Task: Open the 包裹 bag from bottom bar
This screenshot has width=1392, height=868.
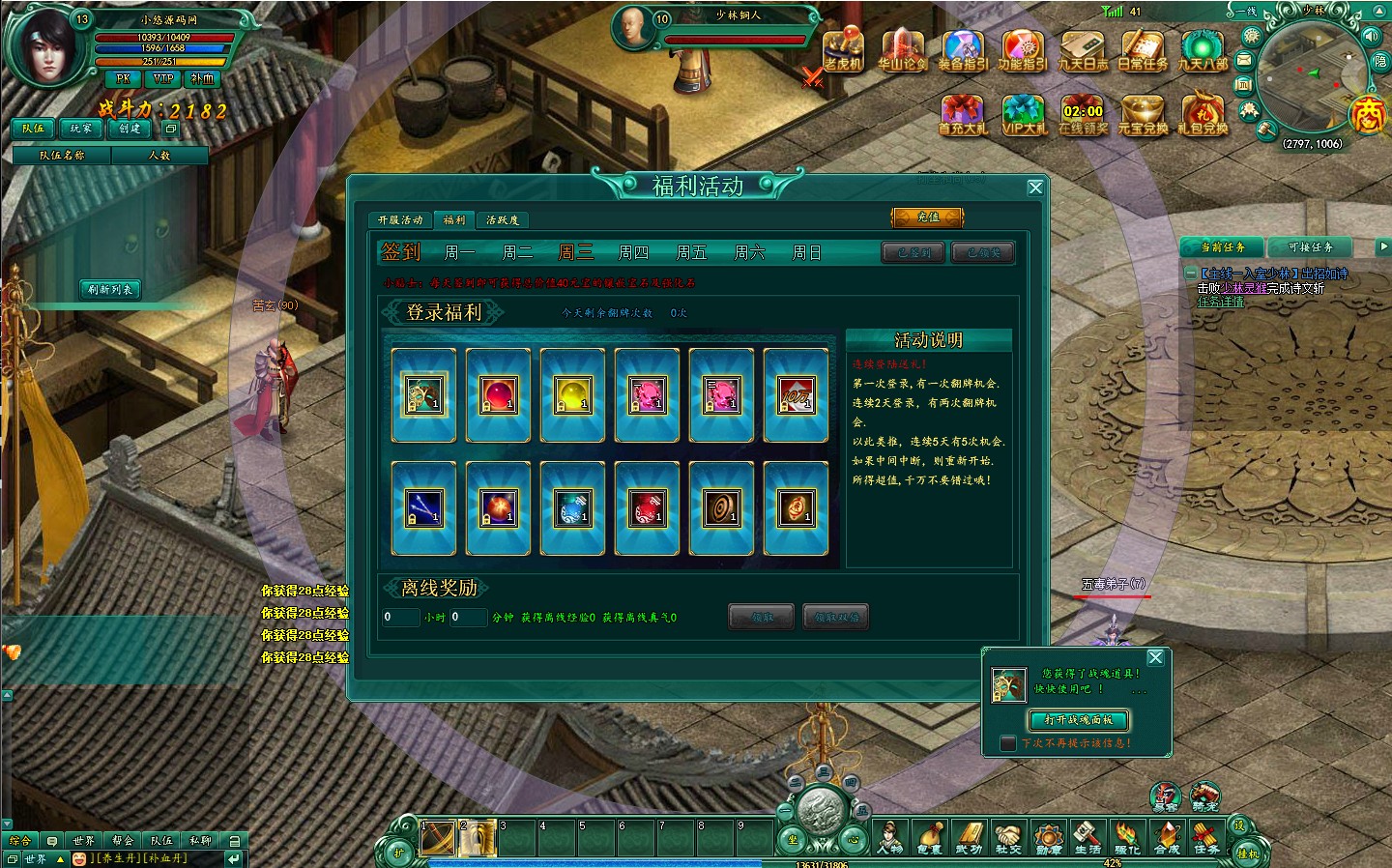Action: coord(929,836)
